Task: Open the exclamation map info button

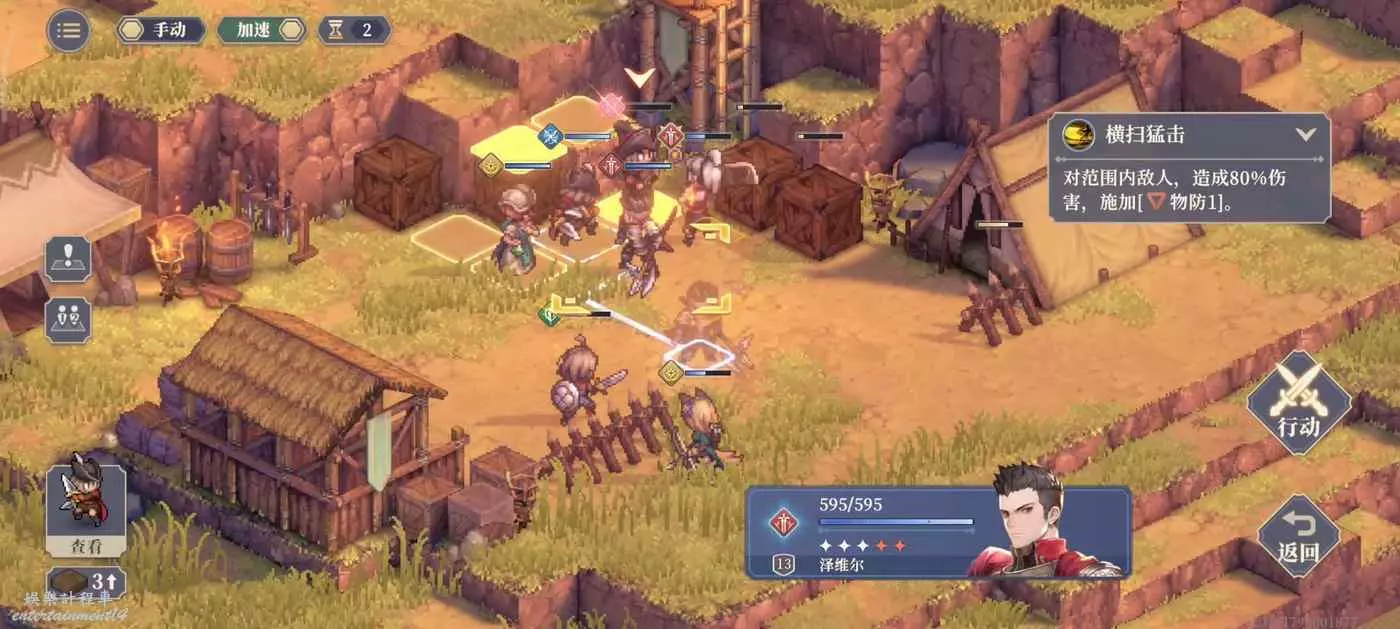Action: [x=68, y=259]
